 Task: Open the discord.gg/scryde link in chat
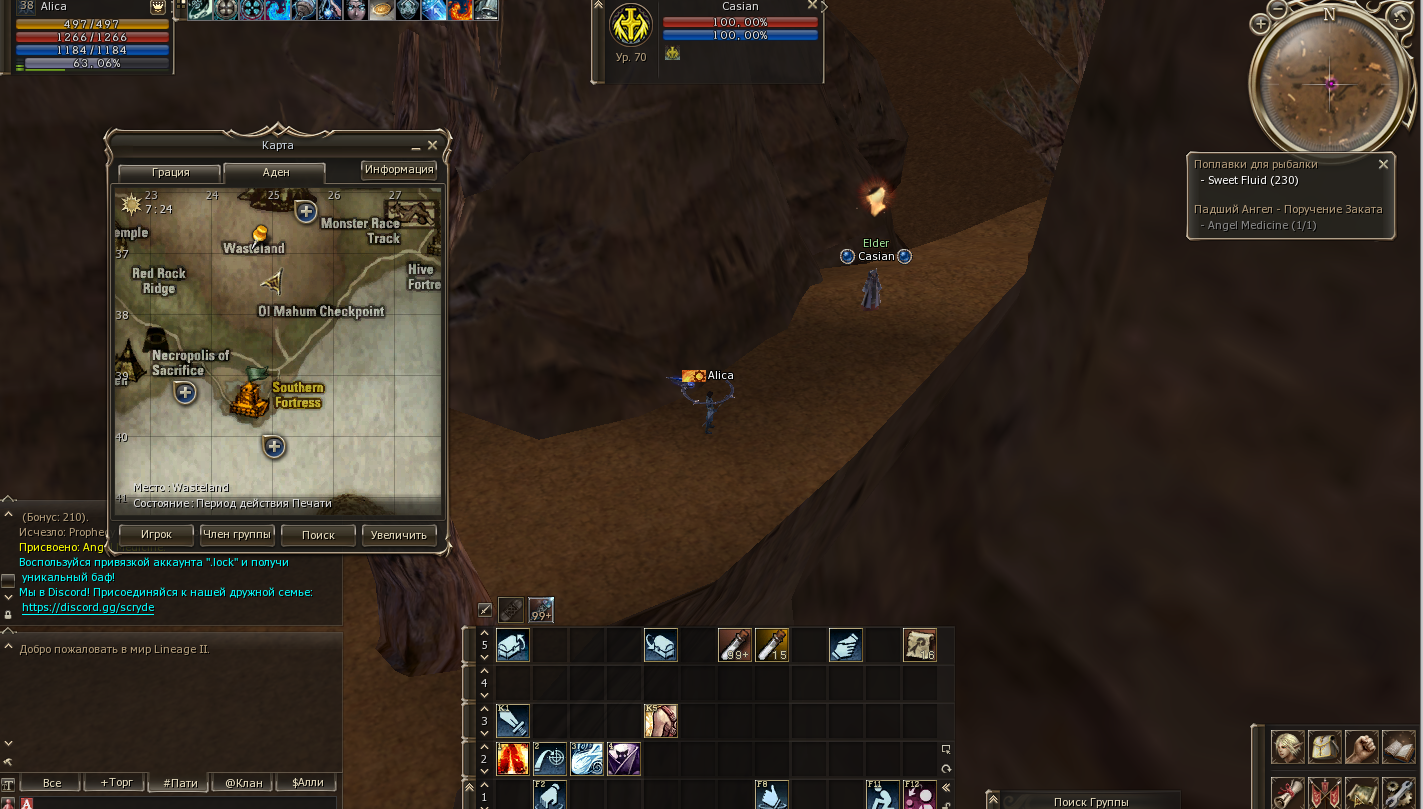(x=87, y=607)
